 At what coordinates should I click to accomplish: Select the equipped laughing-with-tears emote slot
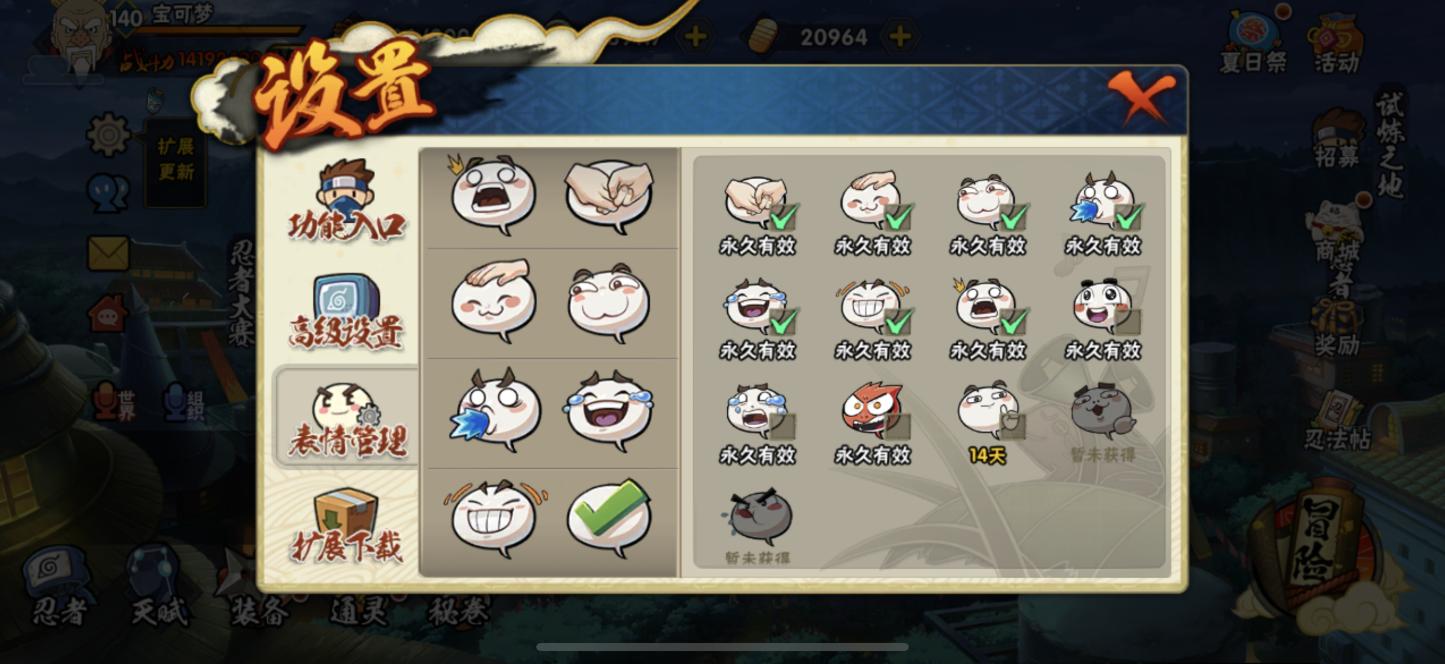608,410
